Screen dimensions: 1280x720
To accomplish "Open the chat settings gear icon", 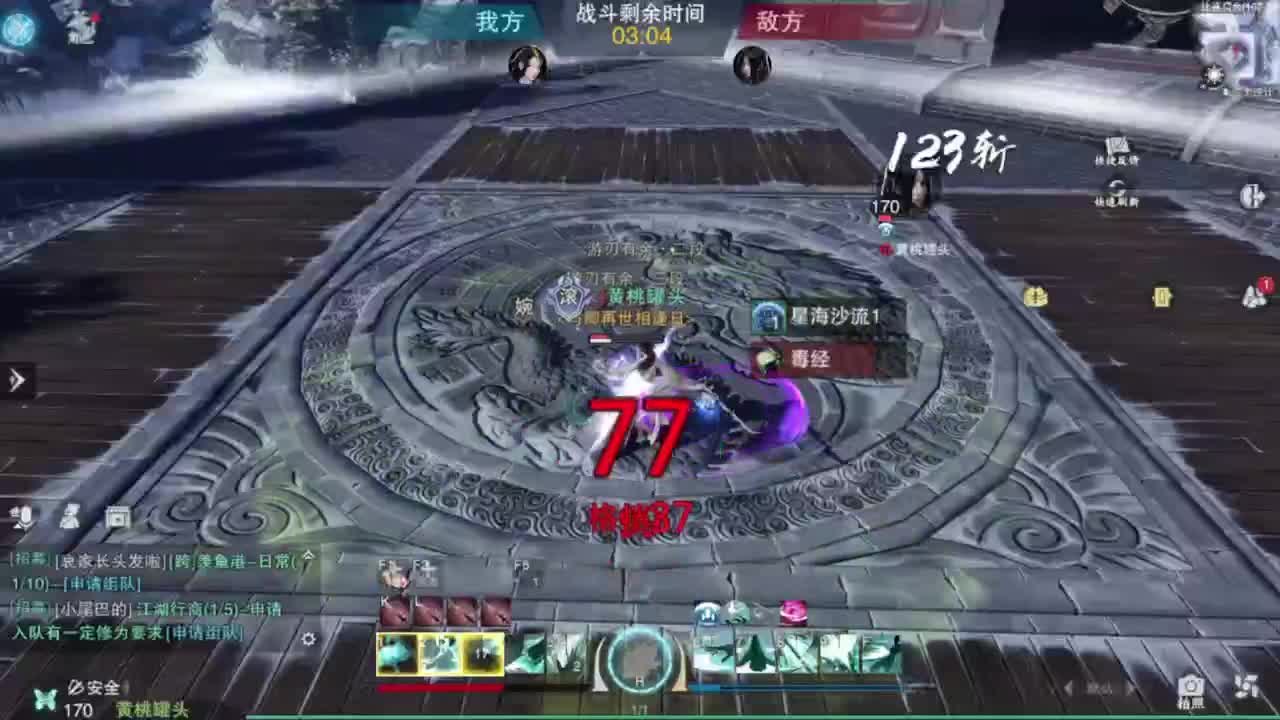I will click(309, 639).
